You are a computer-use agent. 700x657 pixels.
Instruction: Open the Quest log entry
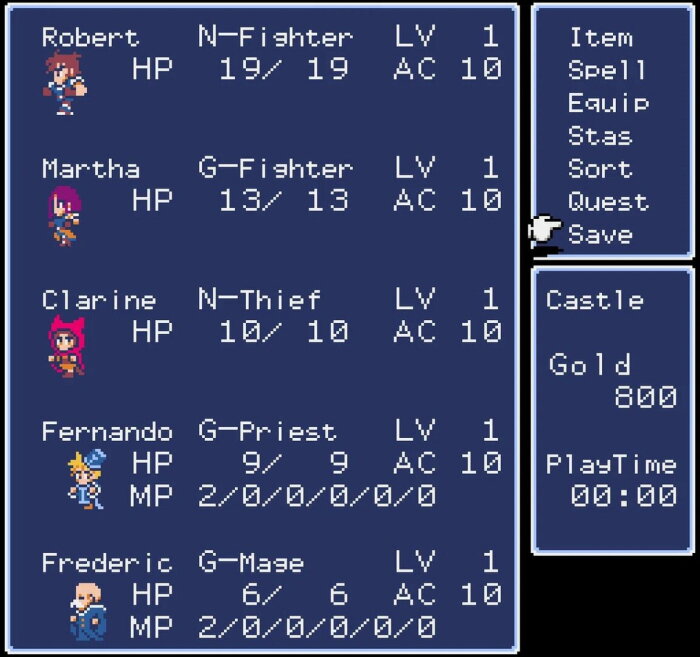[608, 201]
